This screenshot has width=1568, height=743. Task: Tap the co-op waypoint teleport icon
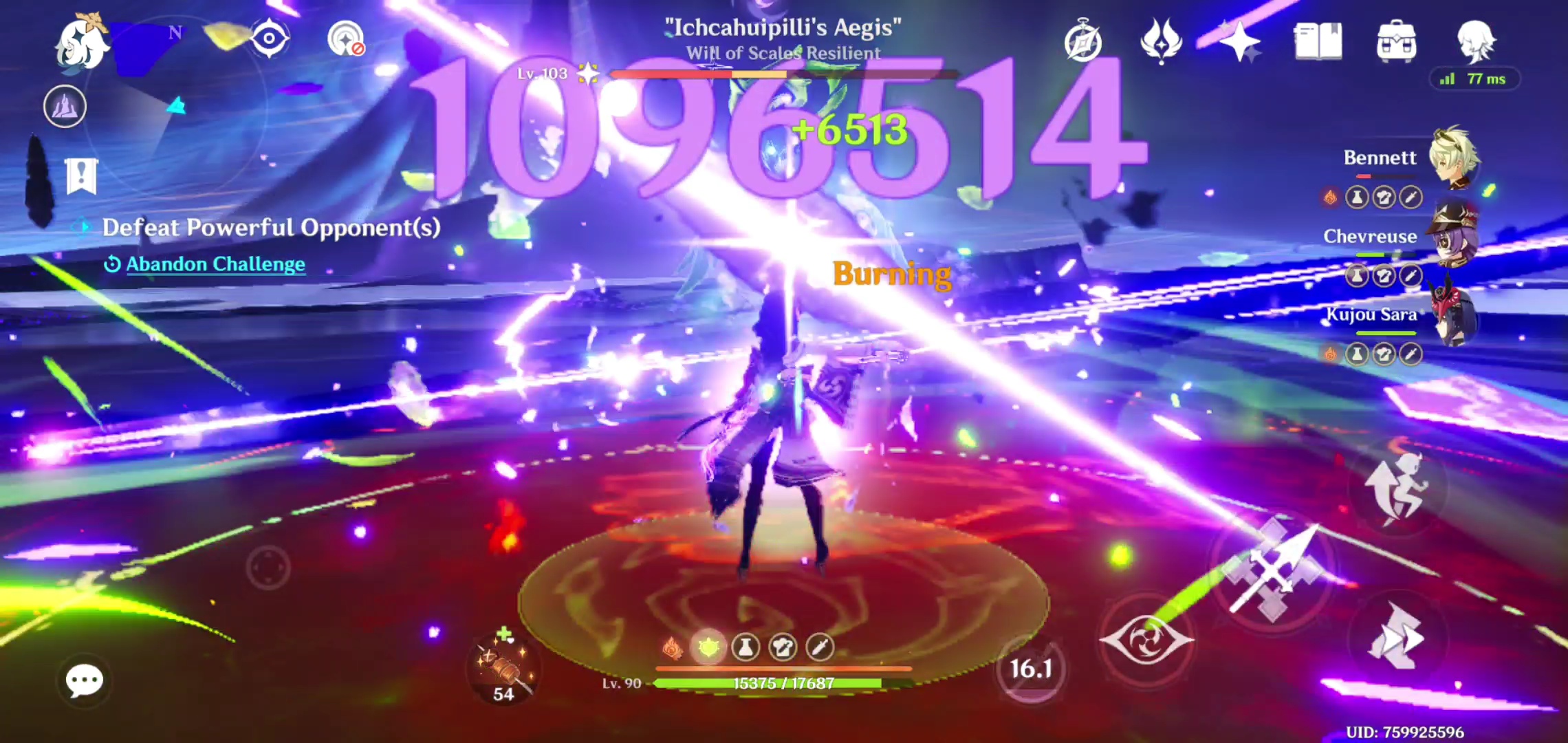point(347,39)
